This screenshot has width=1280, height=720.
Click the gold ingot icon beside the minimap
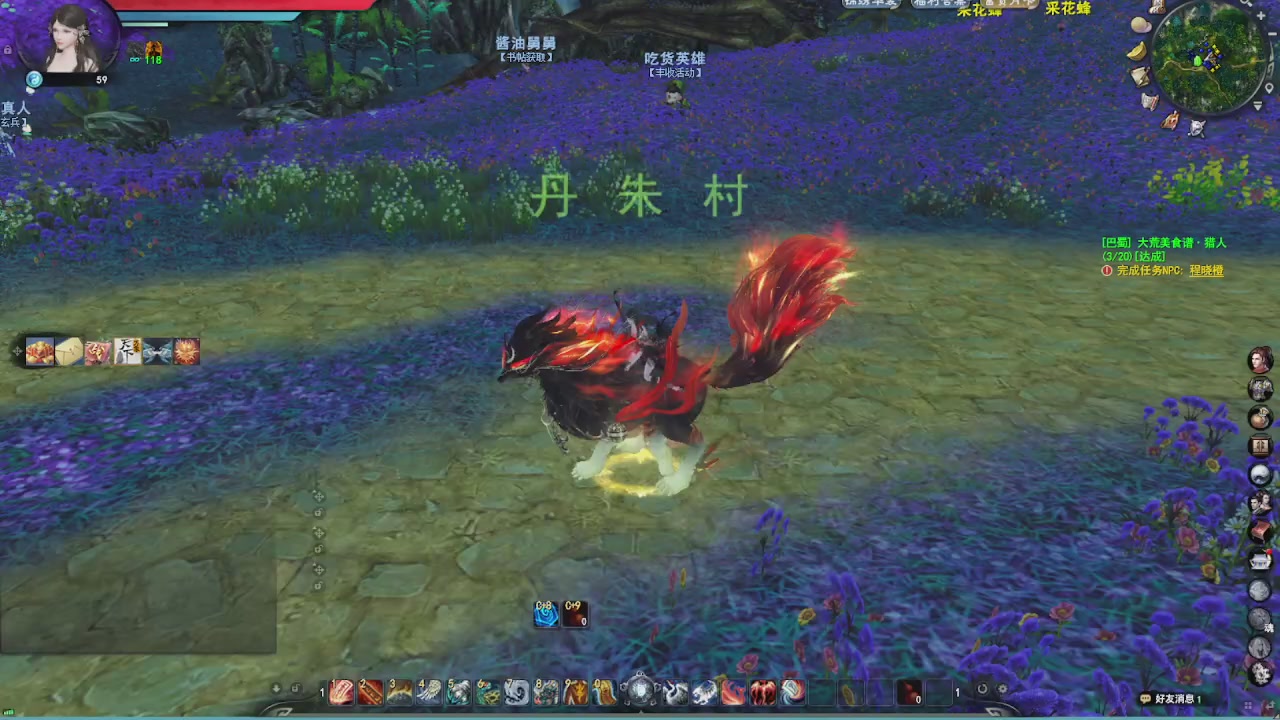point(1137,51)
